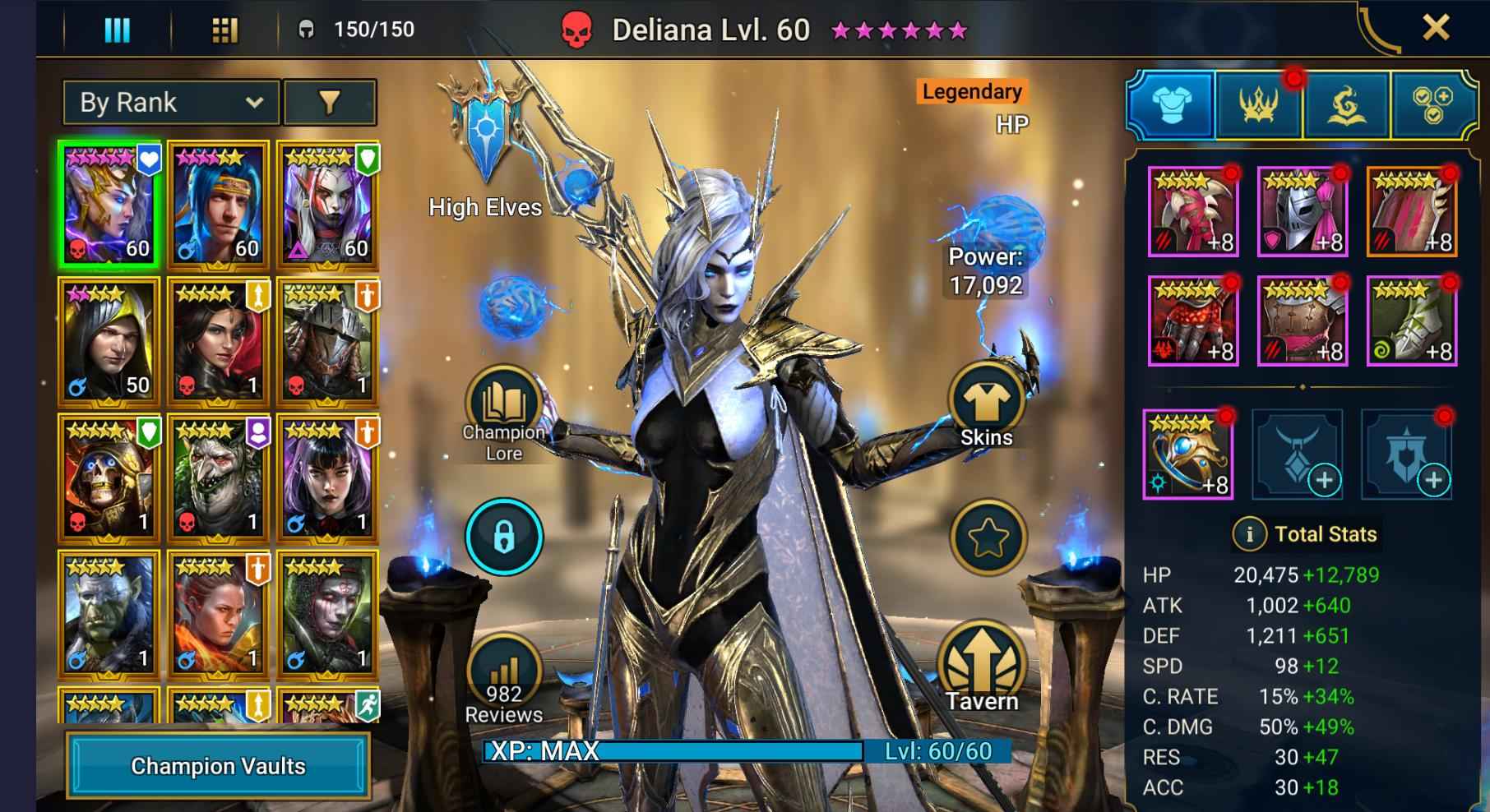This screenshot has width=1490, height=812.
Task: Open the By Rank sorting dropdown
Action: (x=169, y=102)
